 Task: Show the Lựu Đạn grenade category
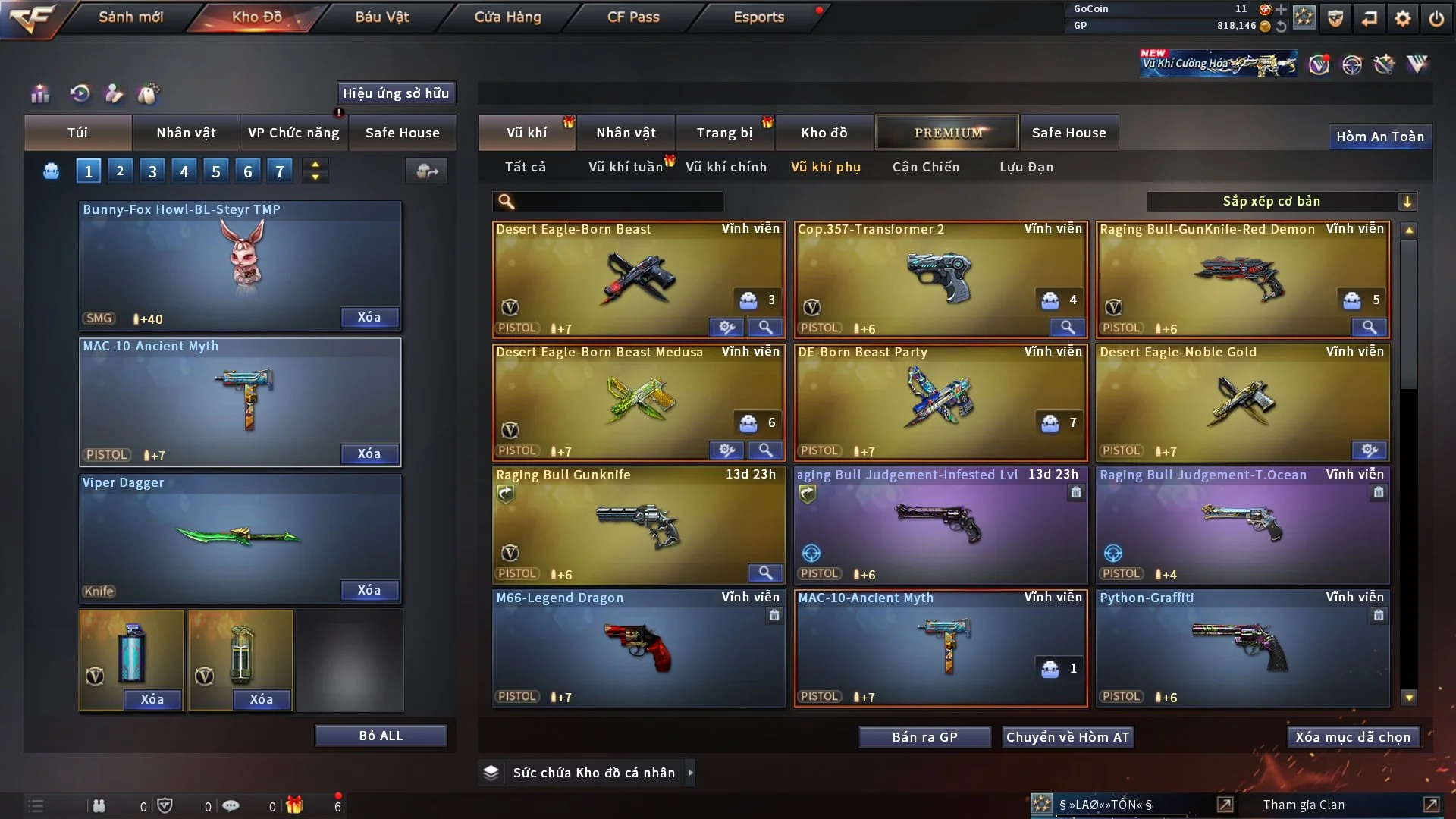click(1026, 167)
